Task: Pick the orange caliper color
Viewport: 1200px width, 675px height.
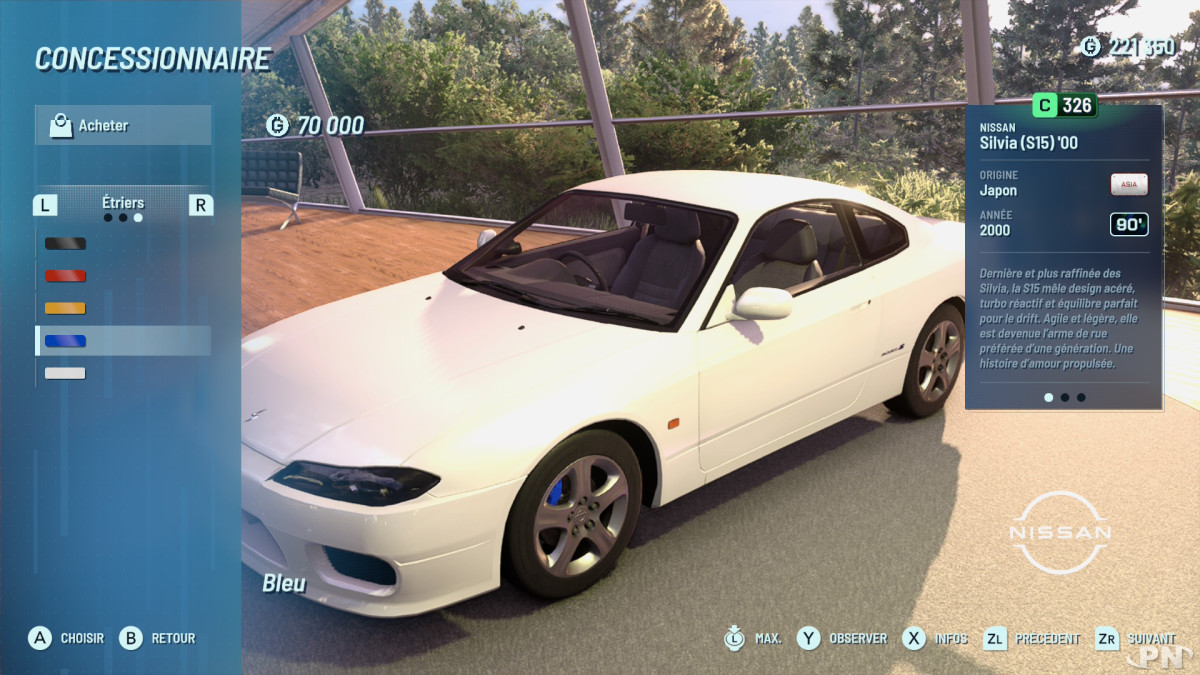Action: (66, 308)
